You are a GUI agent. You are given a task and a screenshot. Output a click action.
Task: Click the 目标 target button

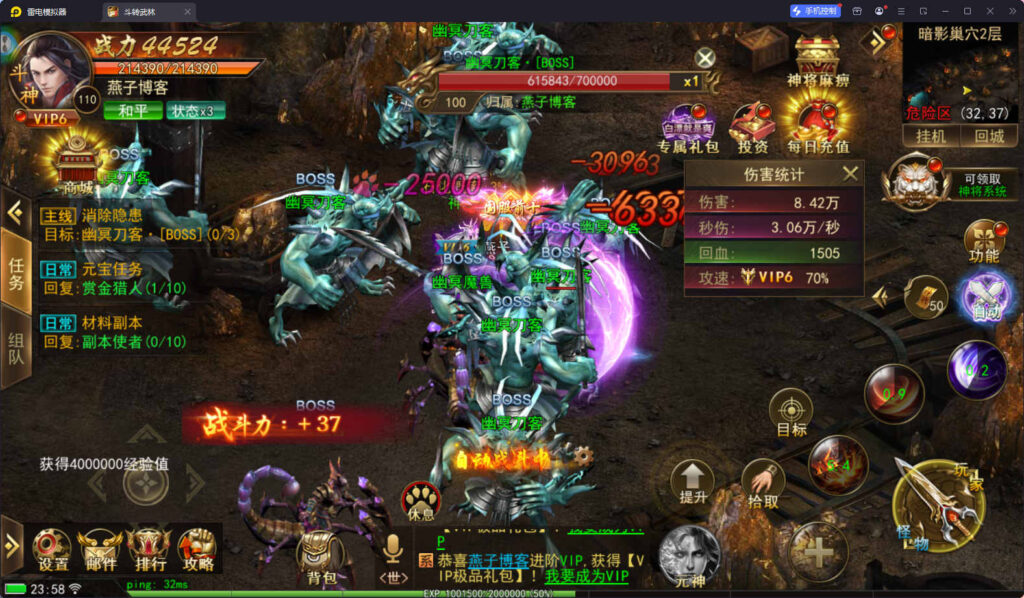coord(791,412)
